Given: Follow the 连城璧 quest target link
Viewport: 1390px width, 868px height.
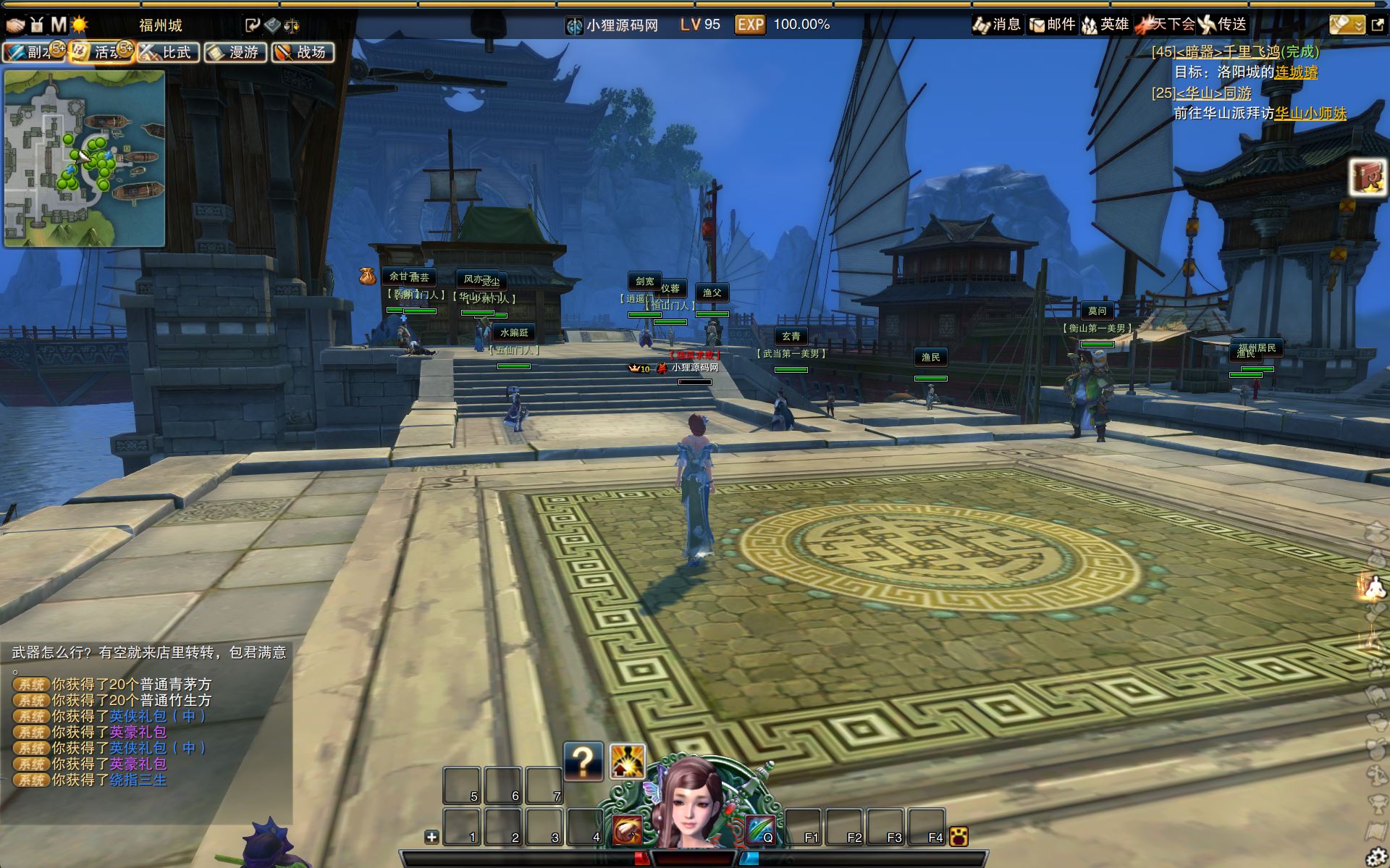Looking at the screenshot, I should [x=1296, y=72].
